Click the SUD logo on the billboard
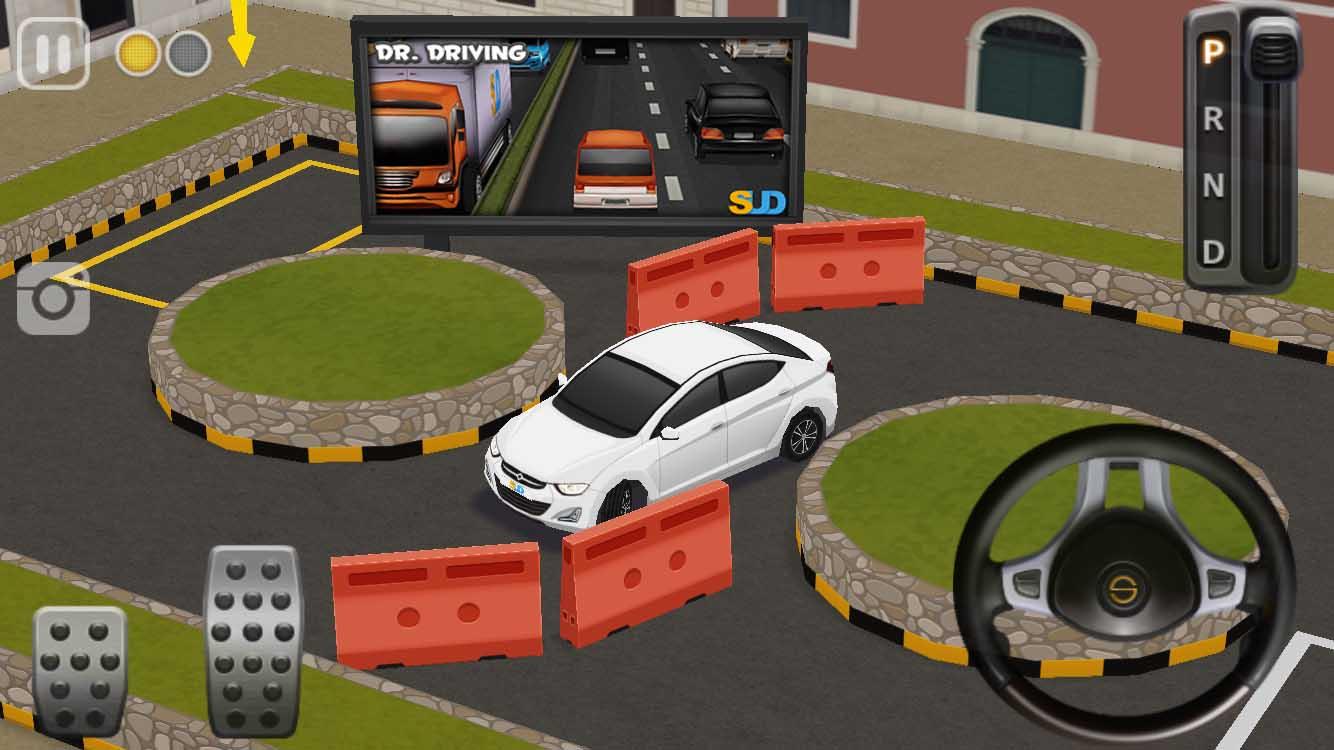 [756, 198]
